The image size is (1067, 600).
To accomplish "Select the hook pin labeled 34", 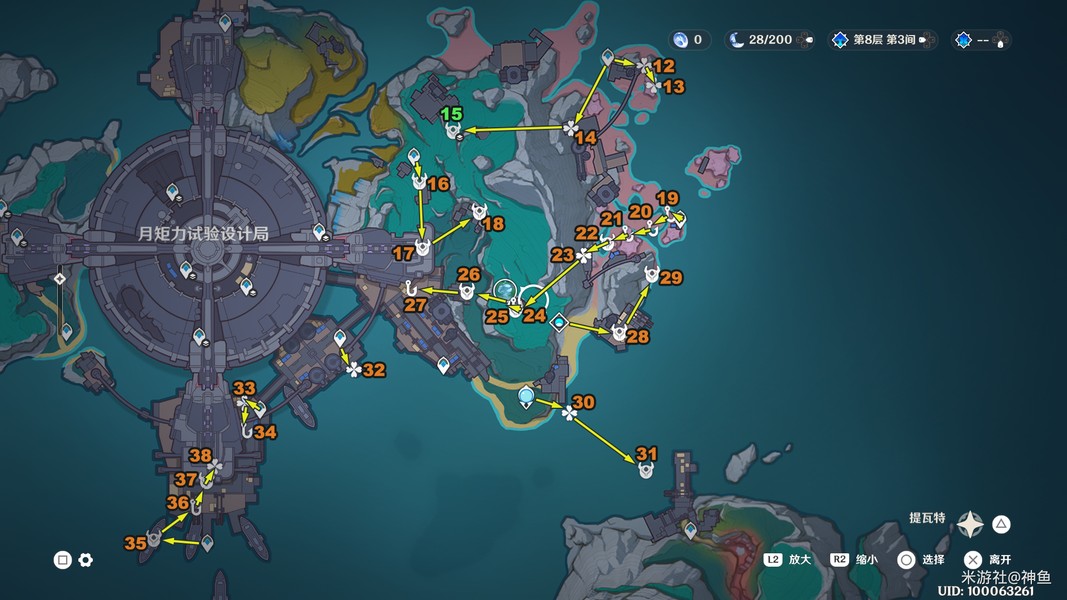I will tap(247, 431).
